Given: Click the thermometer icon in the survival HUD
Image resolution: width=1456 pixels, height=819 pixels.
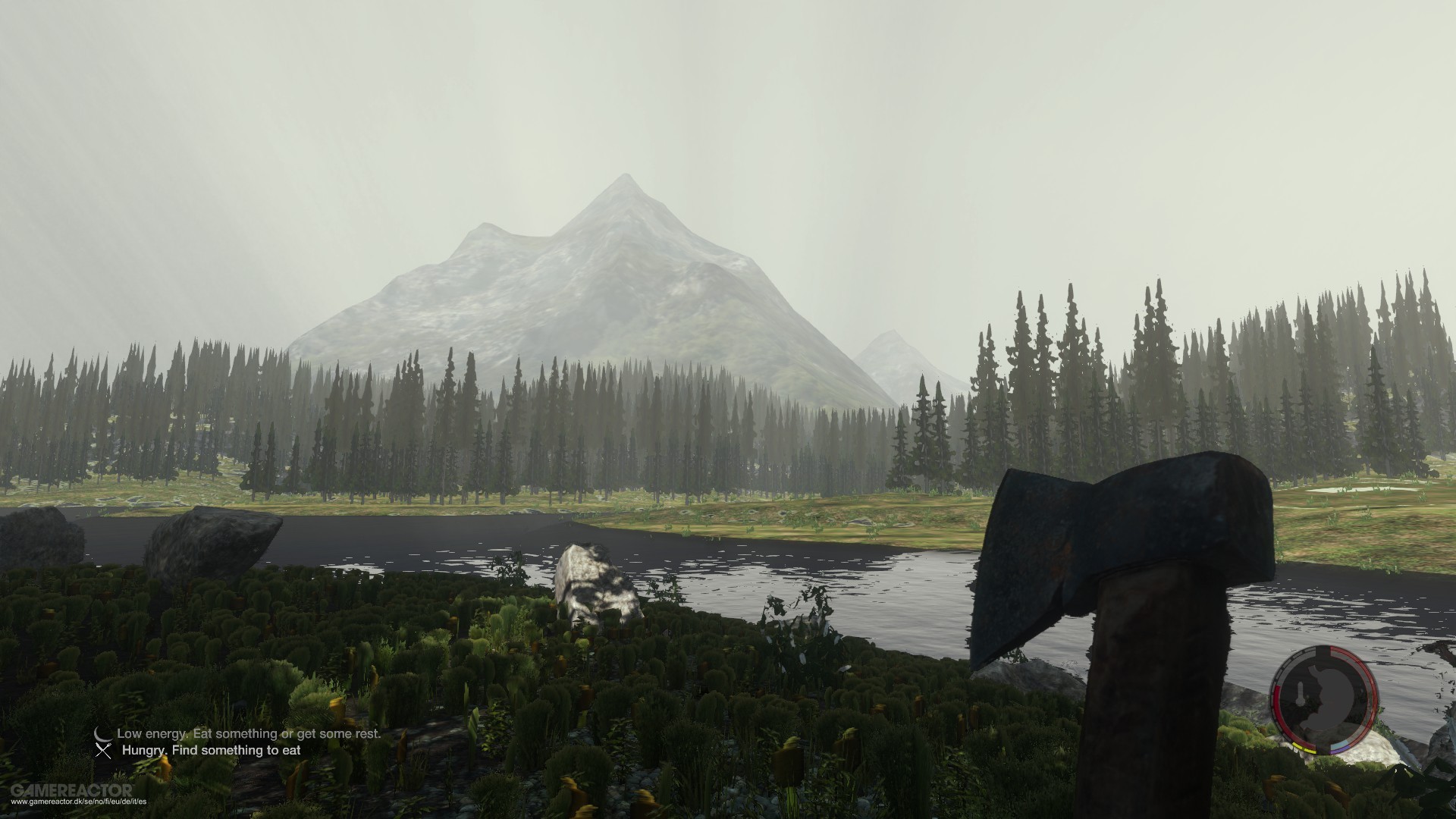Looking at the screenshot, I should coord(1301,693).
